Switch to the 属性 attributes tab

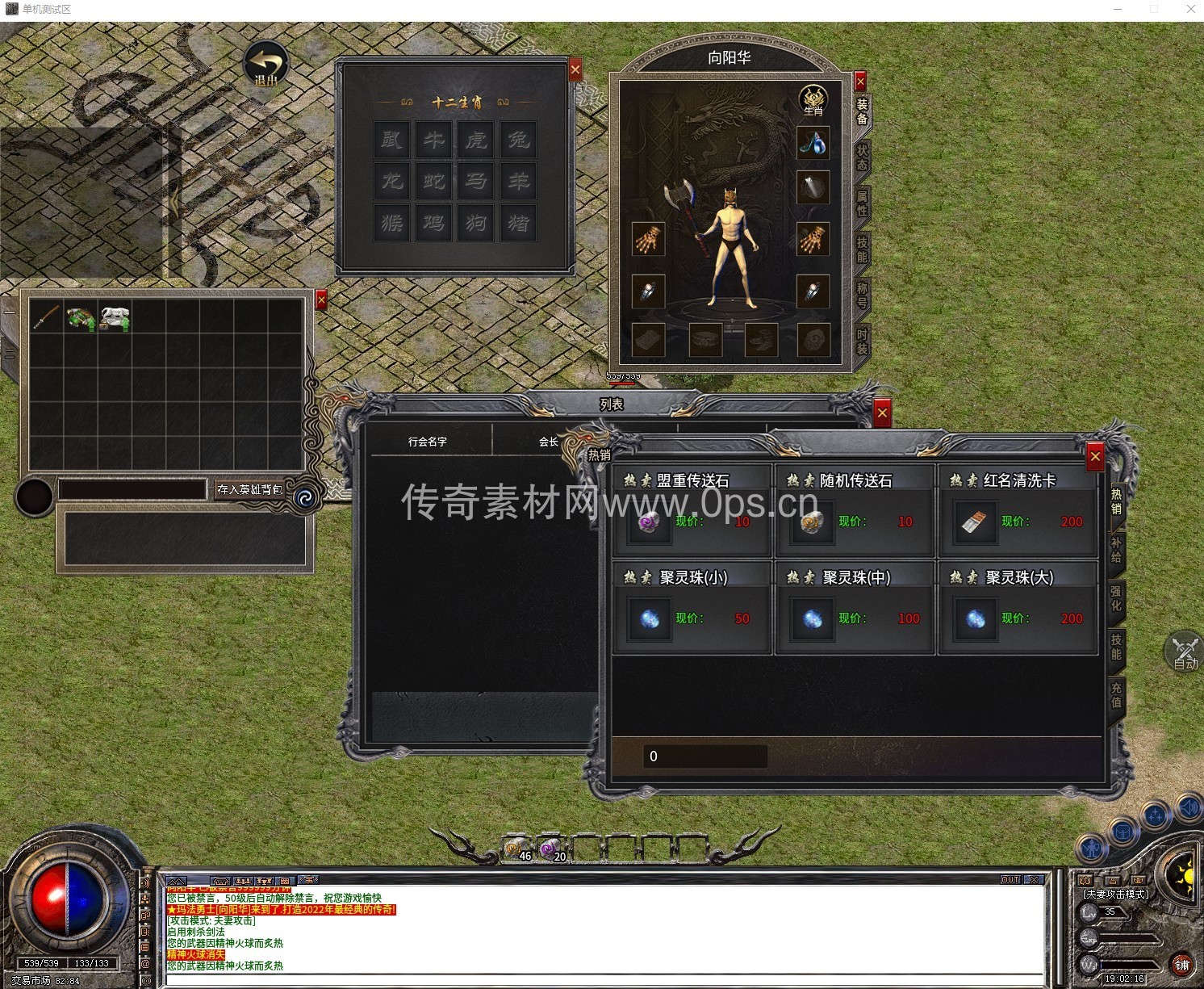point(862,203)
